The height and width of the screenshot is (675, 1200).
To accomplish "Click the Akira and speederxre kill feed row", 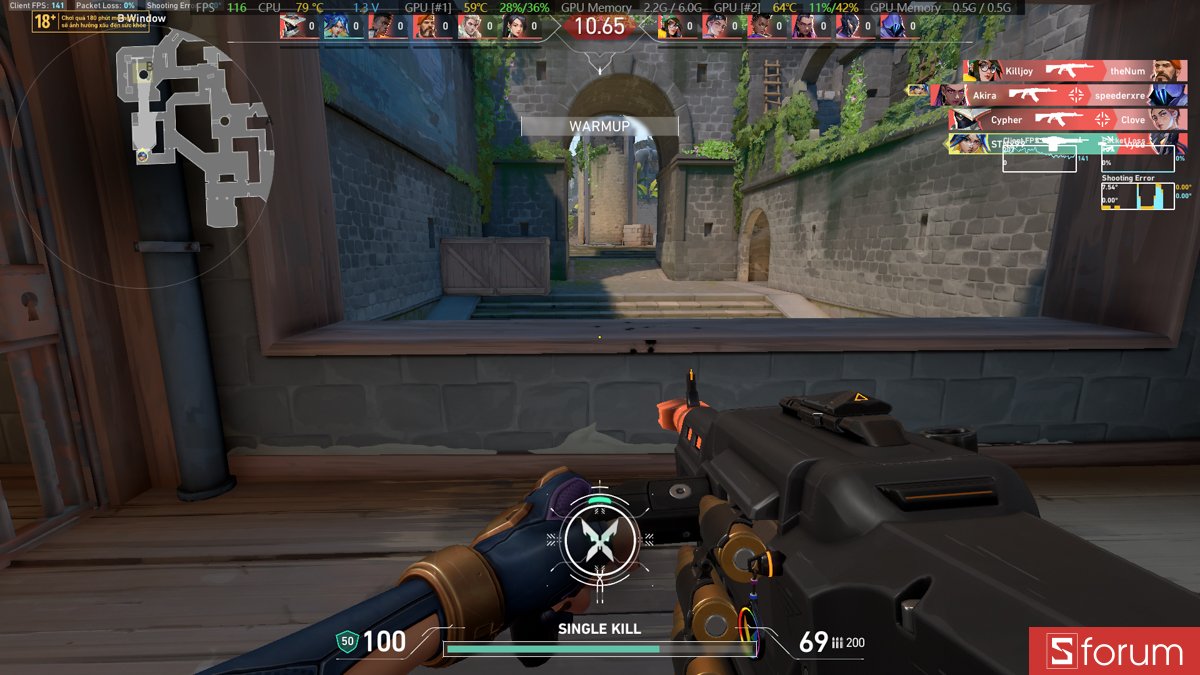I will point(1060,95).
